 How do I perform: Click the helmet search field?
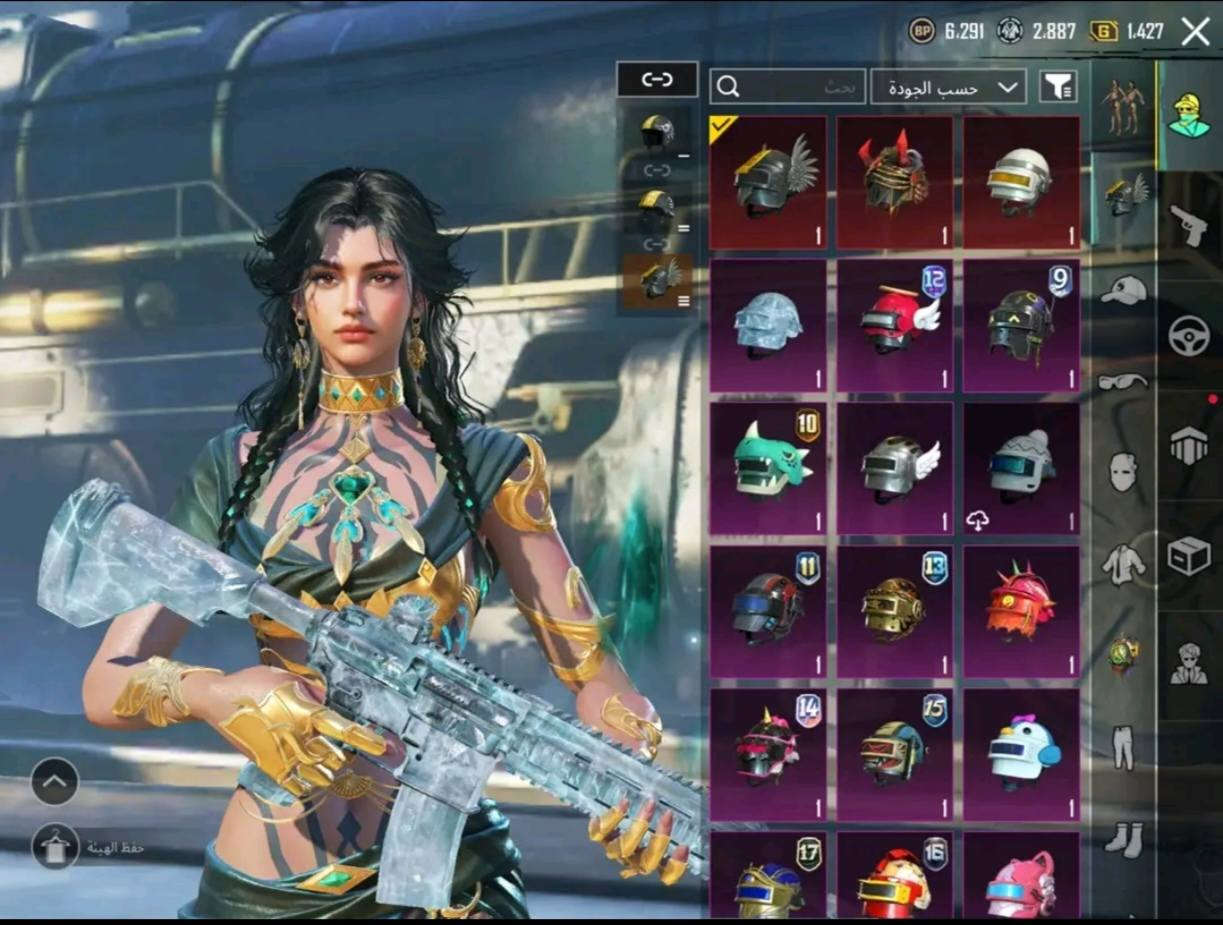(x=788, y=87)
